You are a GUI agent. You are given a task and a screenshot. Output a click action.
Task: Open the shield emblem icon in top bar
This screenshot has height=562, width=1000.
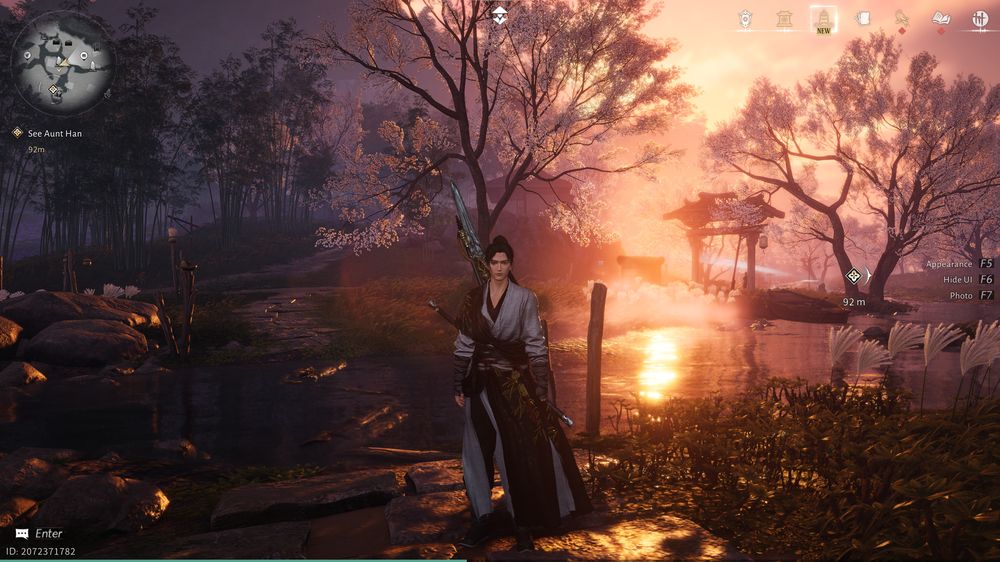(744, 19)
